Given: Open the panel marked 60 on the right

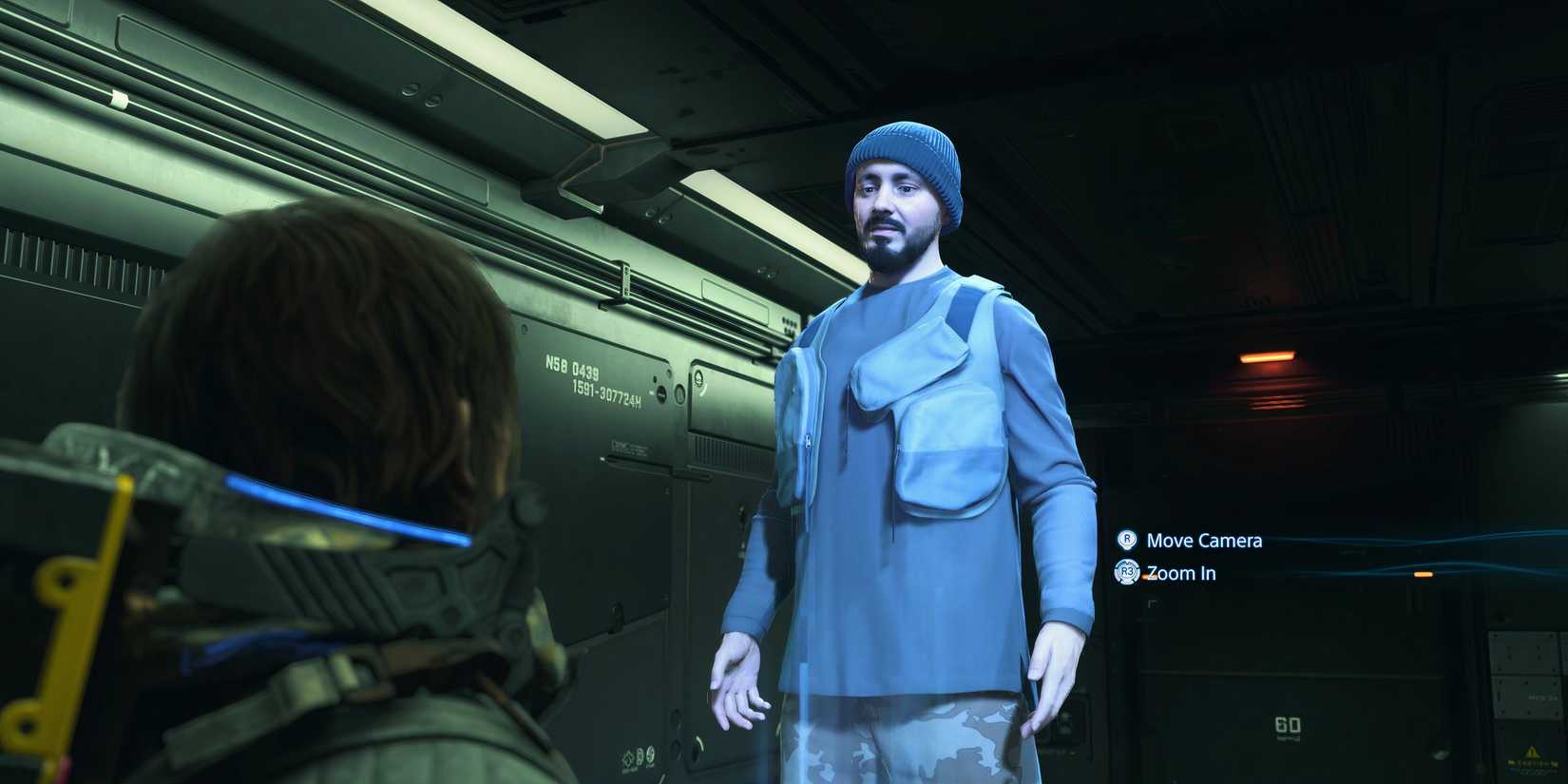Looking at the screenshot, I should (1288, 725).
